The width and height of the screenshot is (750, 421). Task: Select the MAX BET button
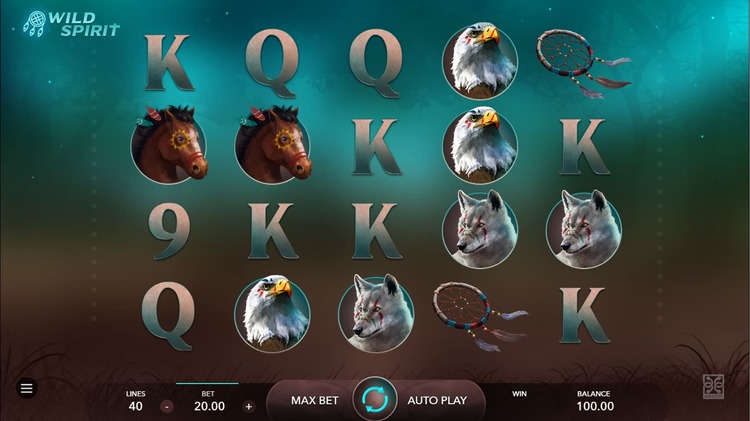(314, 400)
